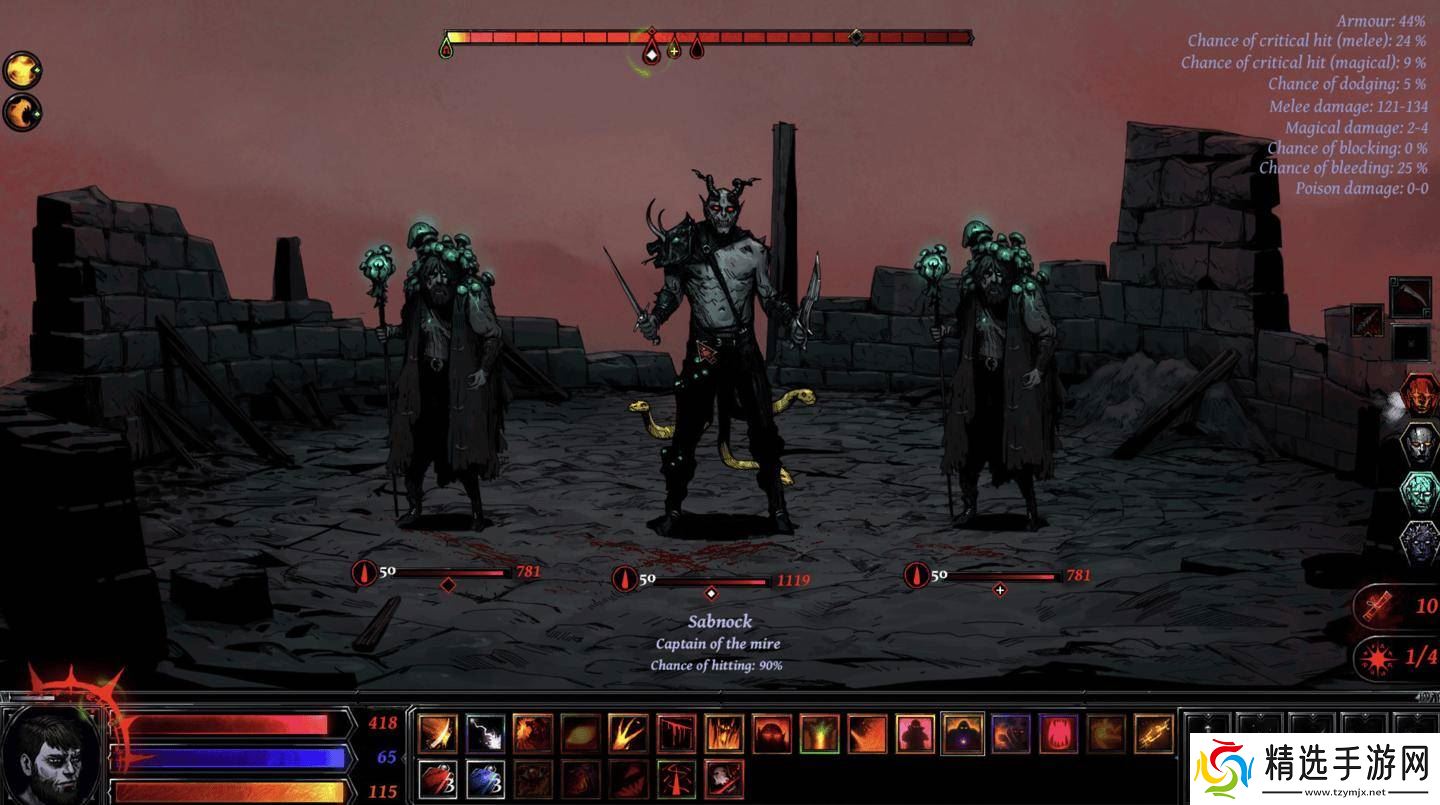Select the dagger weapon slot
The width and height of the screenshot is (1440, 805).
pyautogui.click(x=1368, y=321)
